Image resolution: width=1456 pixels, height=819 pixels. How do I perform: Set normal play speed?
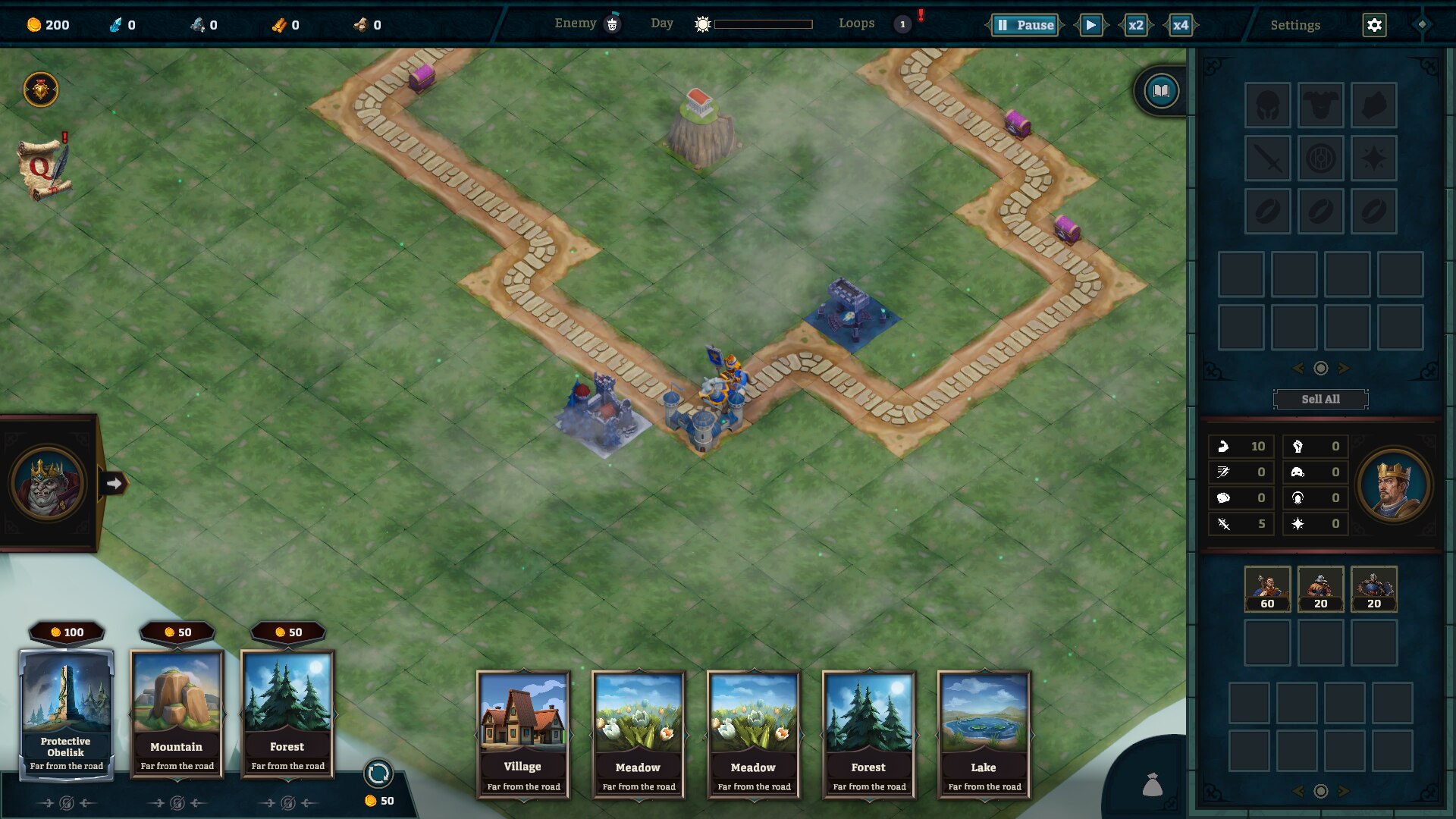click(x=1090, y=25)
